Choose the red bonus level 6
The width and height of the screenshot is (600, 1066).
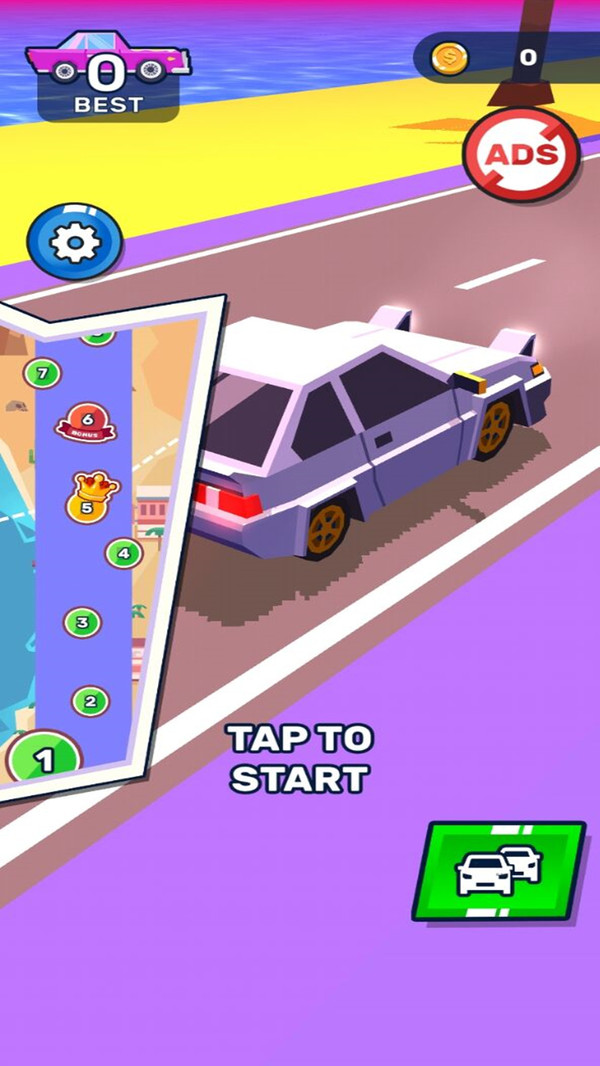pos(86,422)
